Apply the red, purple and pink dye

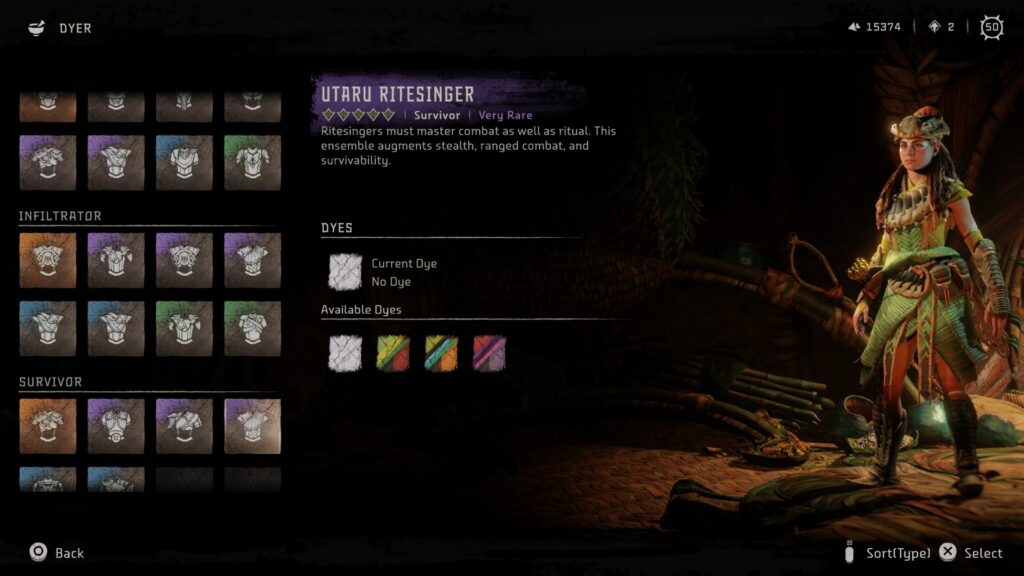pos(489,353)
